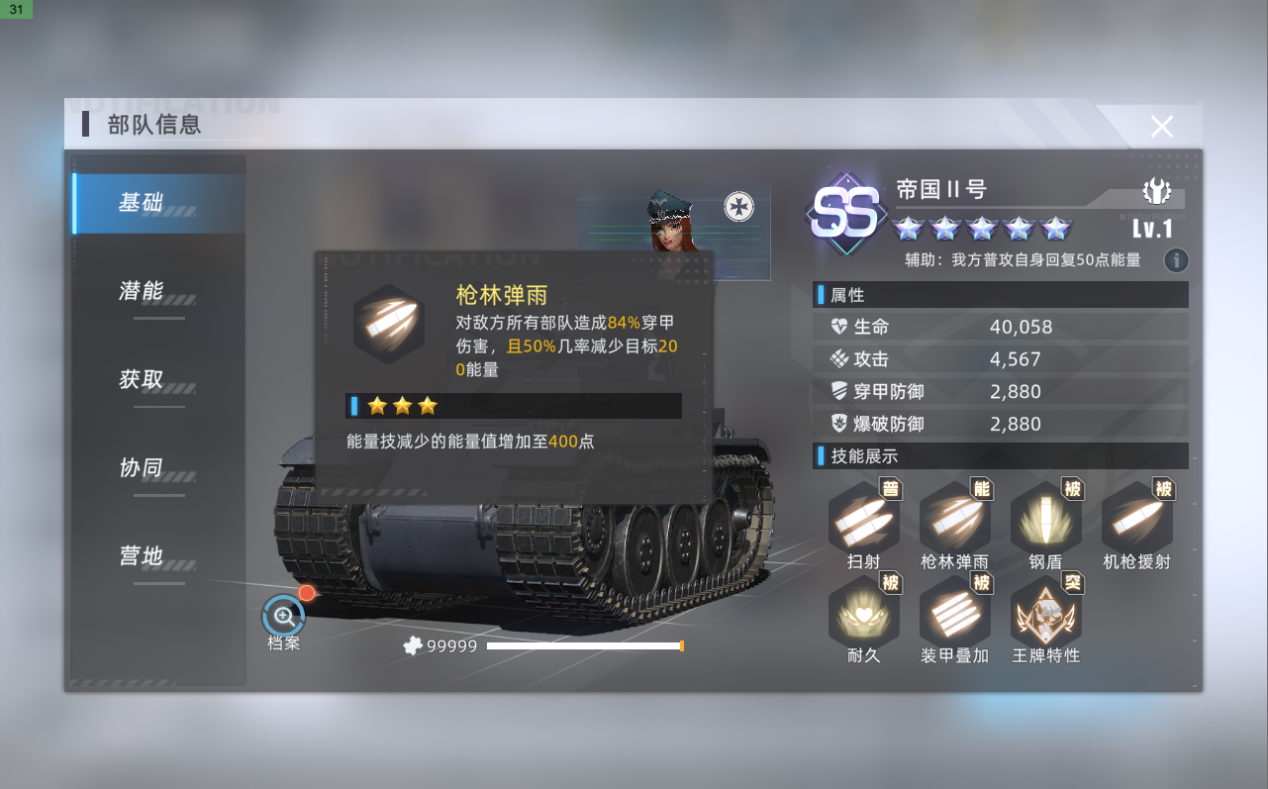Show the 钢盾 passive skill
This screenshot has height=789, width=1268.
[1045, 517]
